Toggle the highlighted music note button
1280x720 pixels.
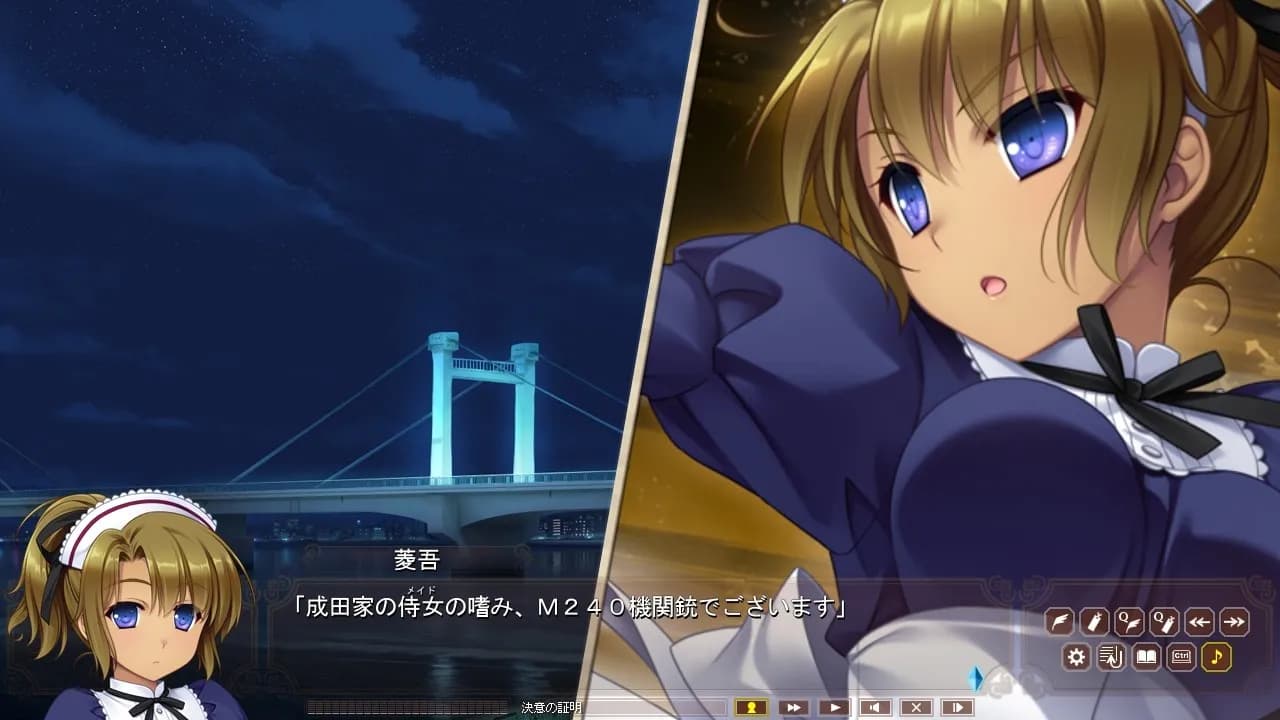coord(1216,657)
